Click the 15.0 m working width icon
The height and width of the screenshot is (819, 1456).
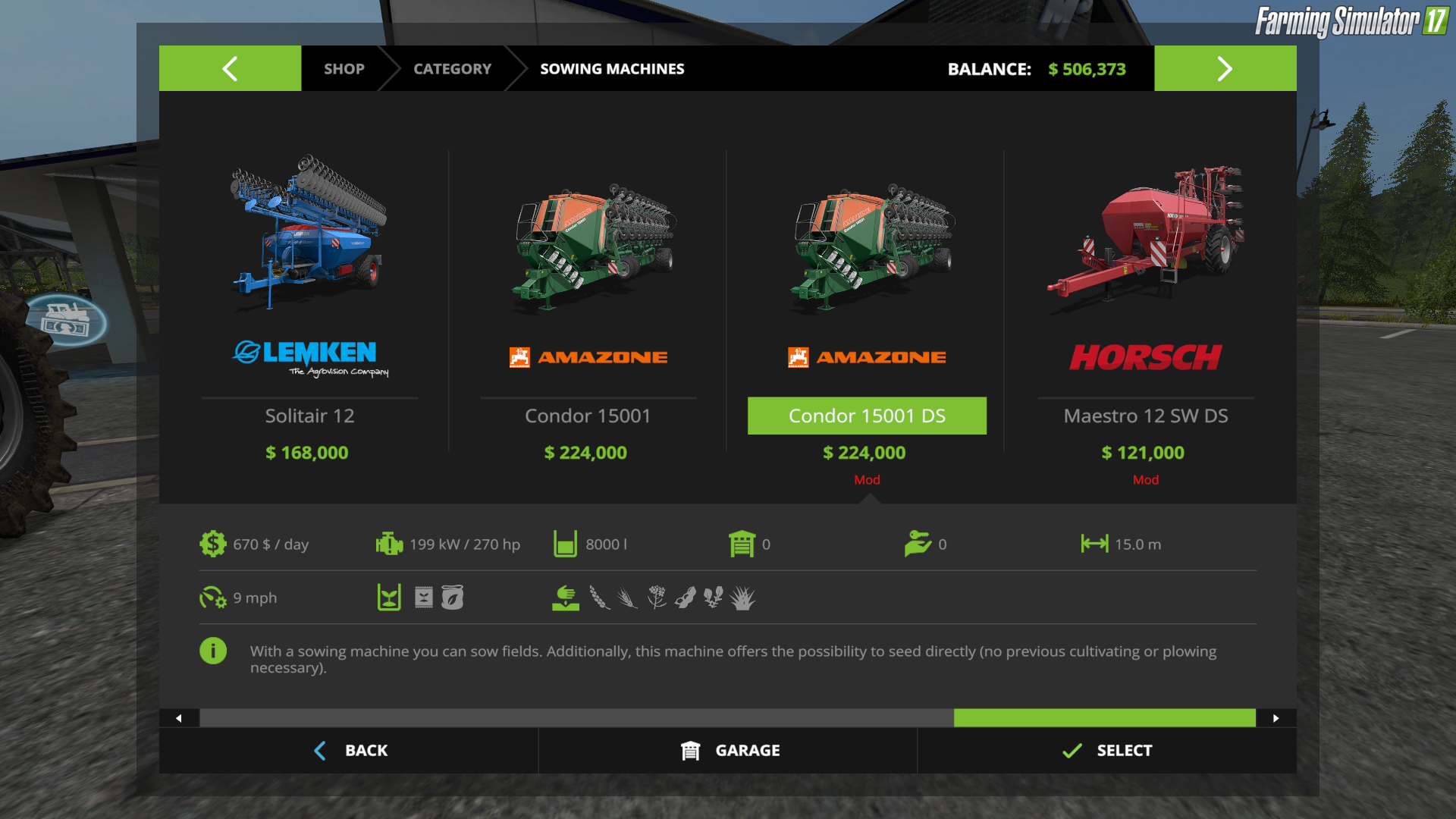tap(1094, 544)
